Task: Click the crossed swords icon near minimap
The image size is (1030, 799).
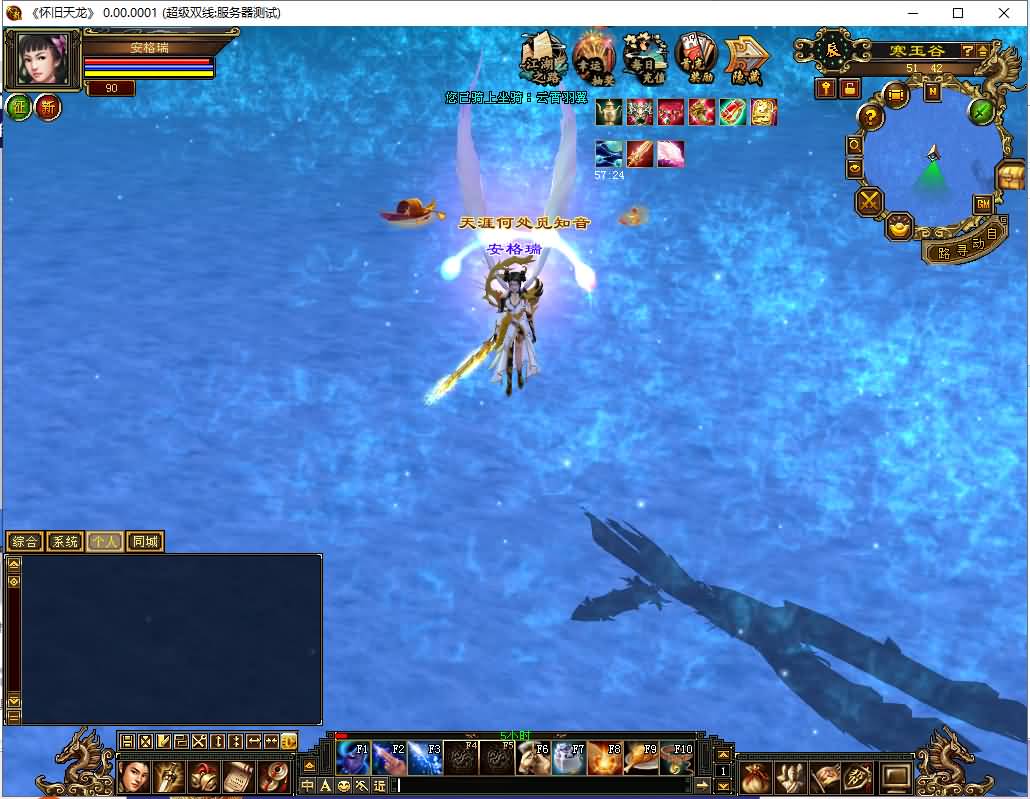Action: [x=868, y=202]
